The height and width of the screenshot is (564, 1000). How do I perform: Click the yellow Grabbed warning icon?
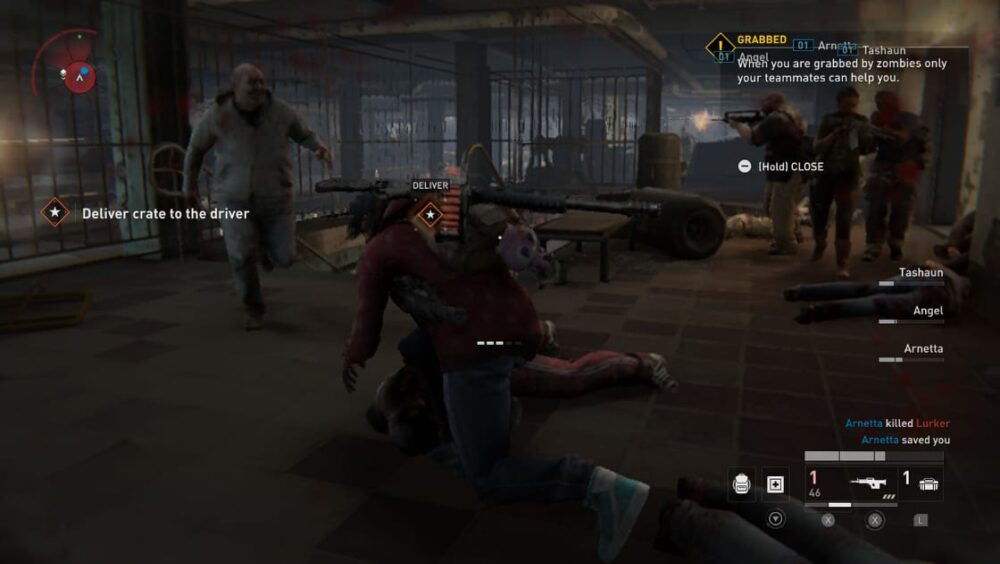point(720,45)
